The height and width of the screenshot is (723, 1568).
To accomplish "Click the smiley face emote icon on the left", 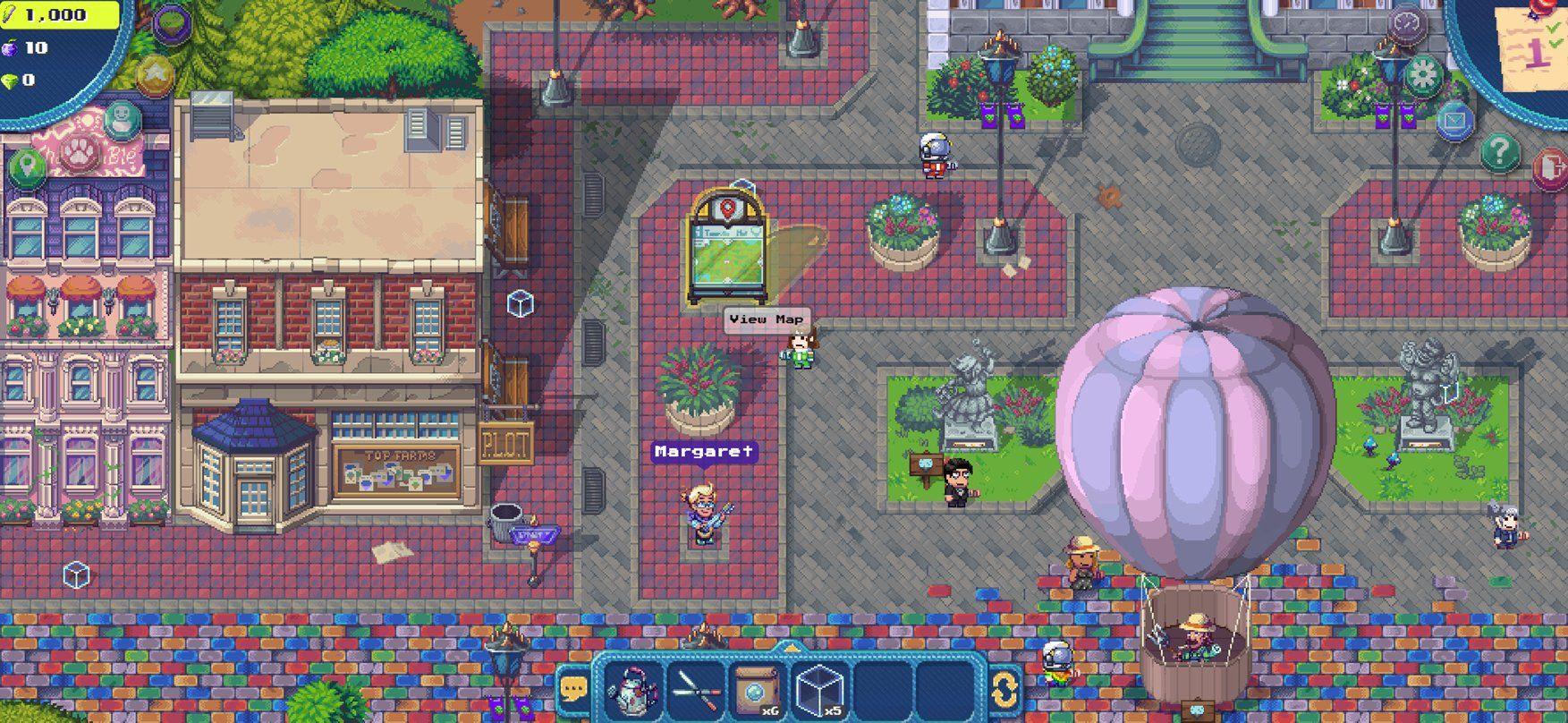I will click(122, 120).
